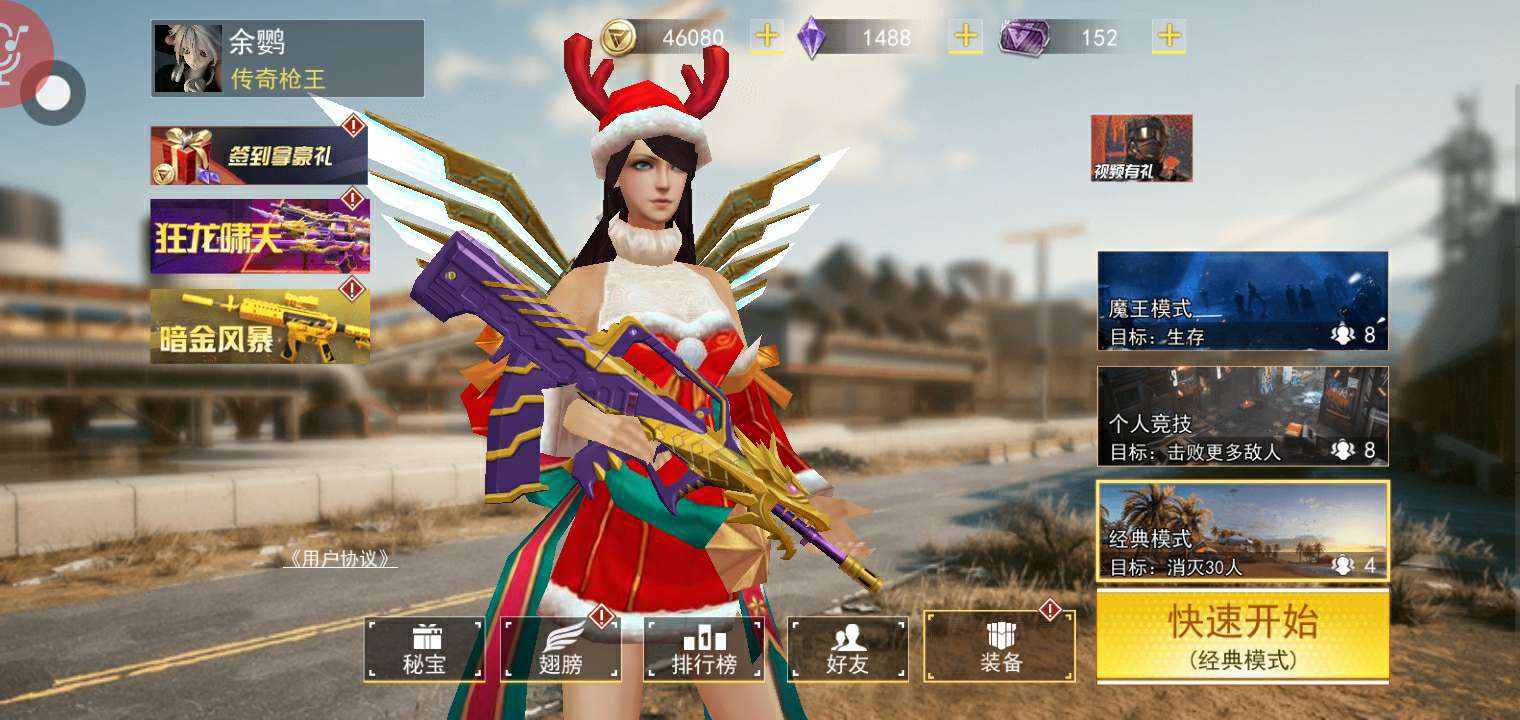Open the 好友 friends list
Viewport: 1520px width, 720px height.
(x=848, y=648)
